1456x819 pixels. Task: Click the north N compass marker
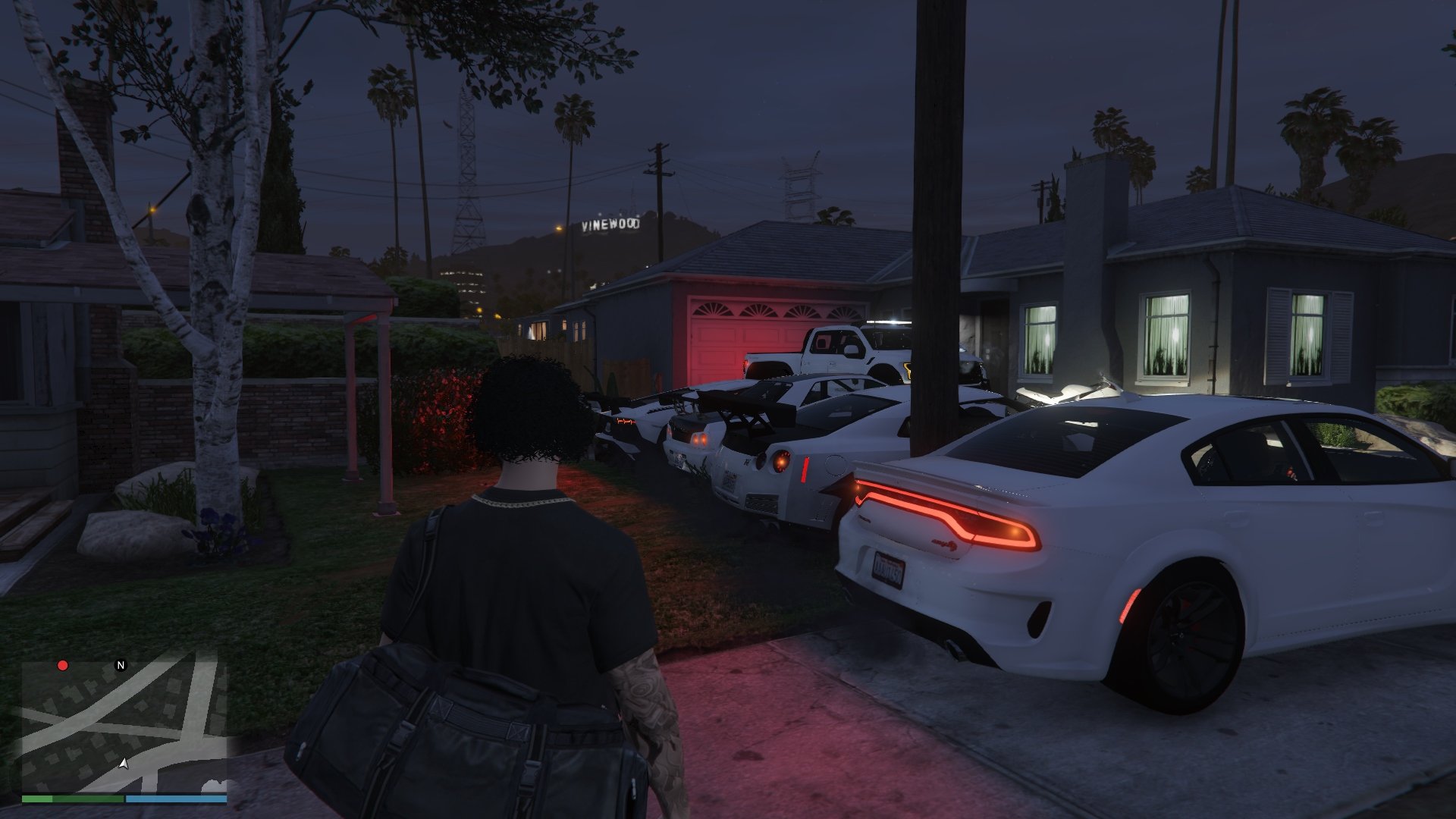pos(121,666)
